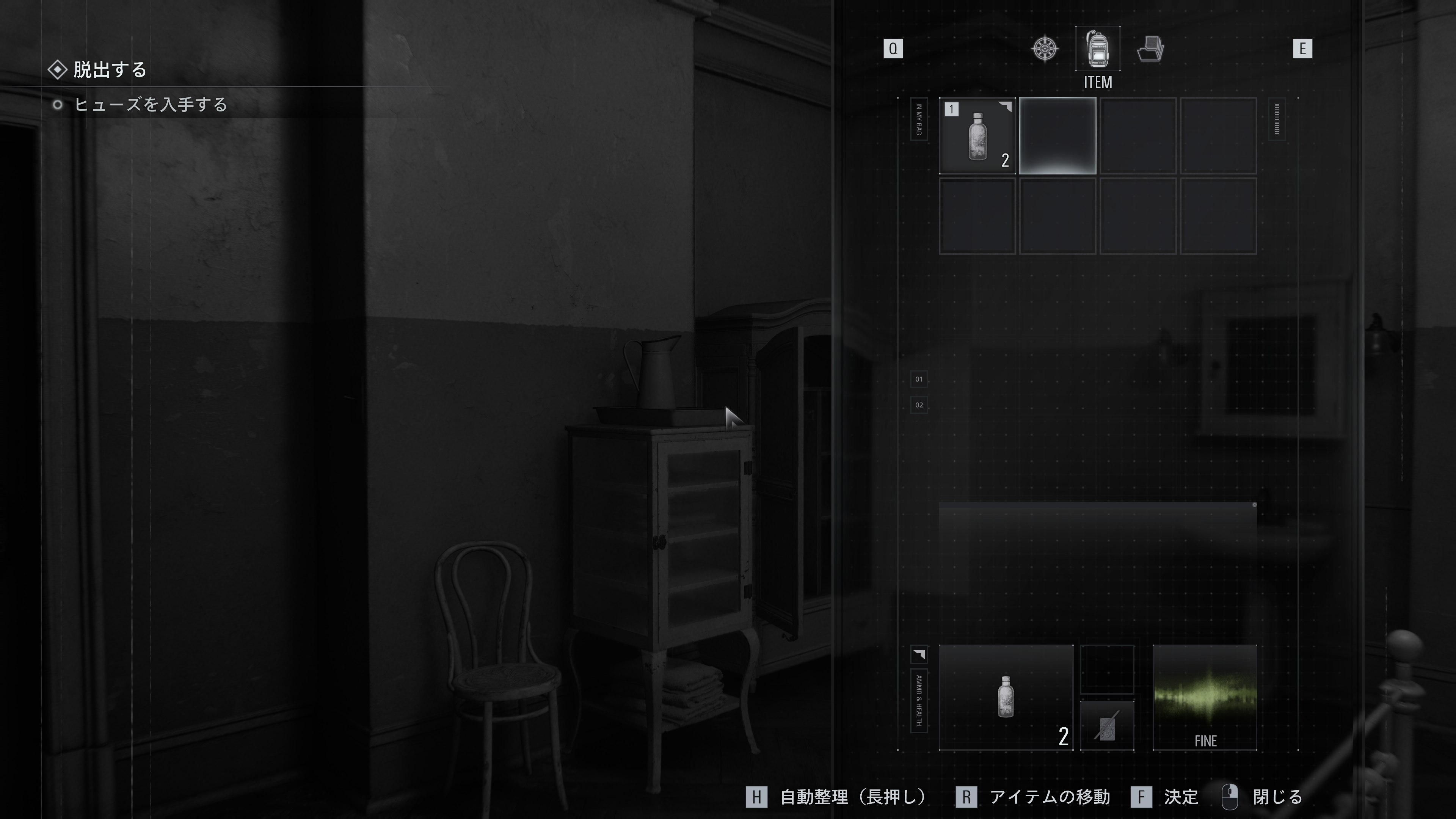Click the FINE health status monitor
Image resolution: width=1456 pixels, height=819 pixels.
pyautogui.click(x=1205, y=697)
